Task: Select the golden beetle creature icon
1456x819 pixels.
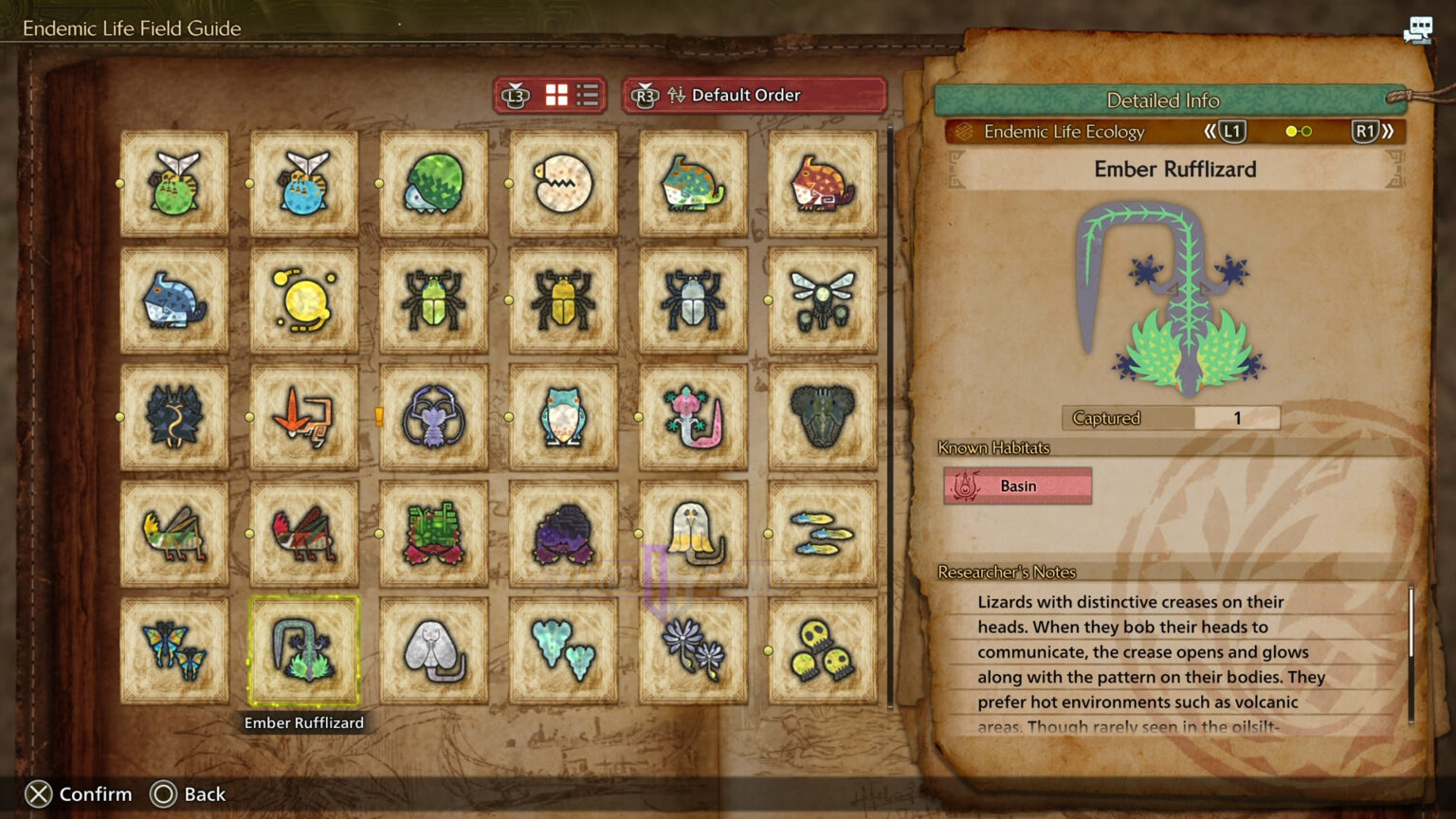Action: point(563,299)
